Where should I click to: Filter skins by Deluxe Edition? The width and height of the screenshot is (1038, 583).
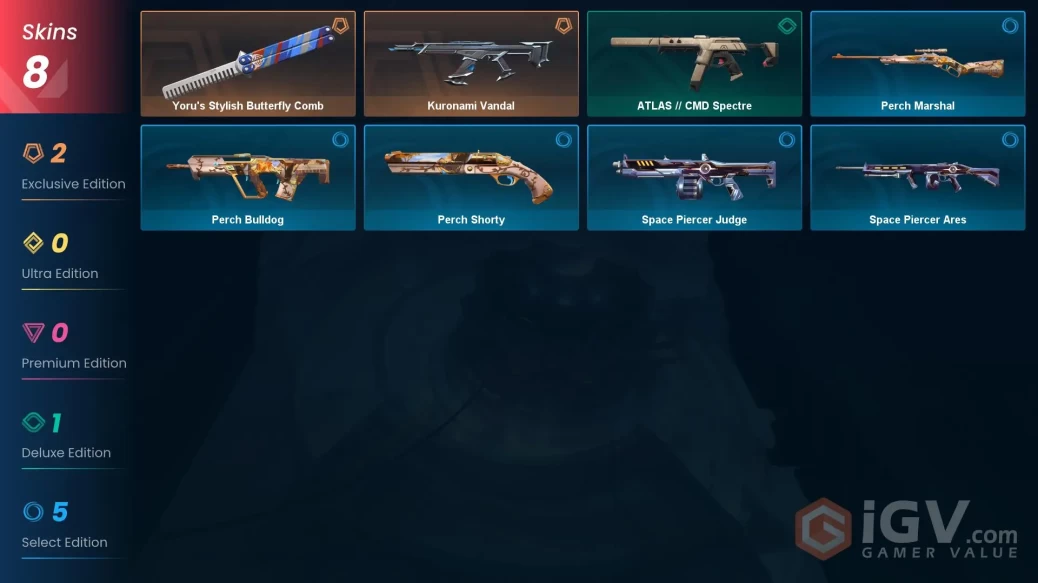pyautogui.click(x=66, y=436)
